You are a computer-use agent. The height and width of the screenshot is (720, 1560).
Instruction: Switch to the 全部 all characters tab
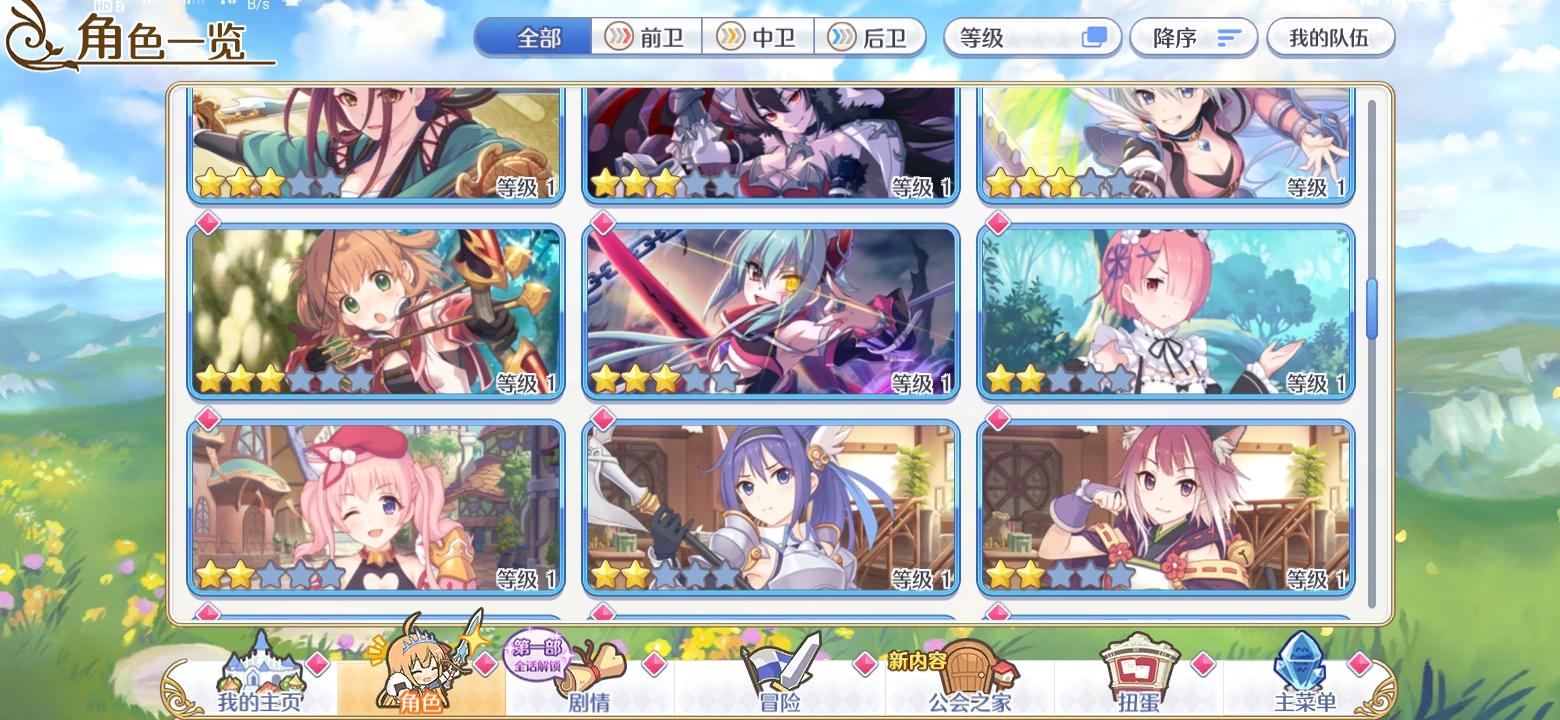(534, 37)
